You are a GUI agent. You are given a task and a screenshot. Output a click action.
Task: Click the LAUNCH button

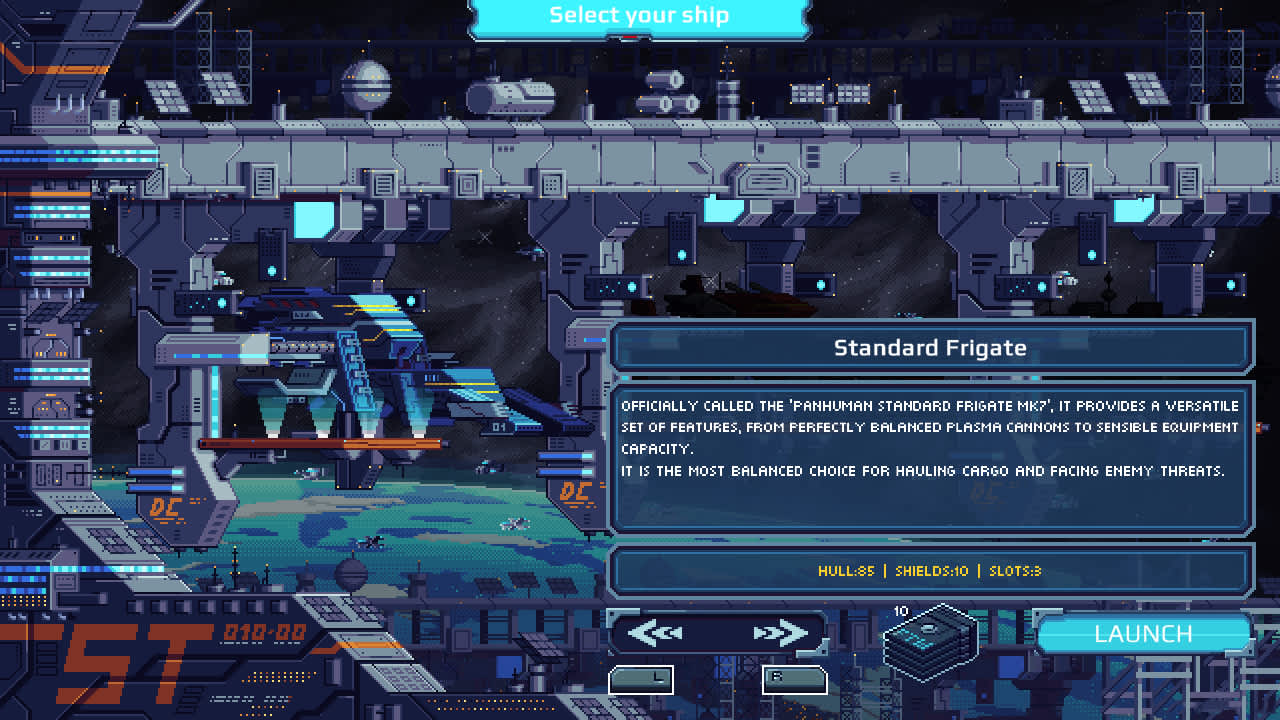coord(1143,634)
